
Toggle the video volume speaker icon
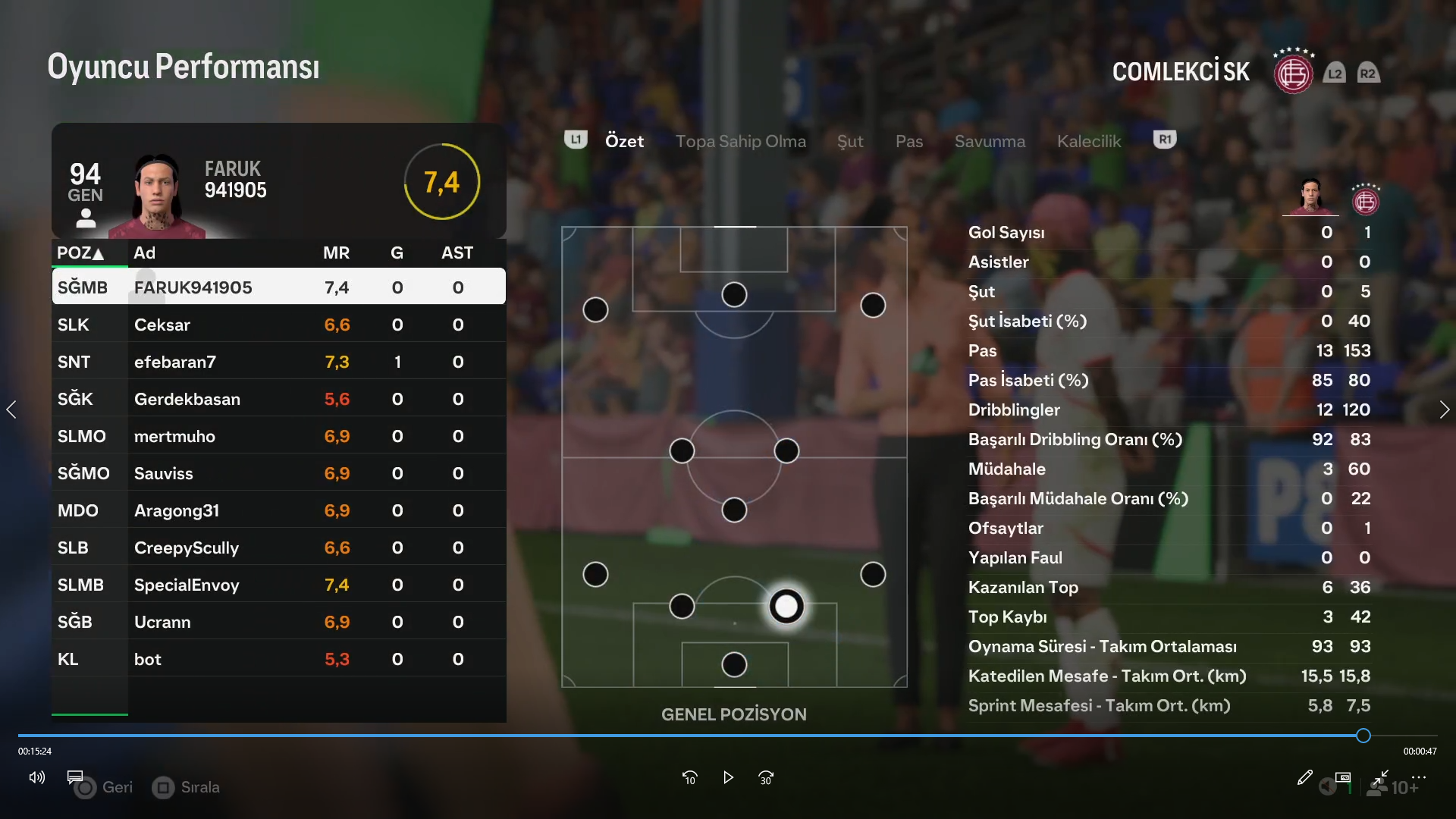pyautogui.click(x=36, y=777)
